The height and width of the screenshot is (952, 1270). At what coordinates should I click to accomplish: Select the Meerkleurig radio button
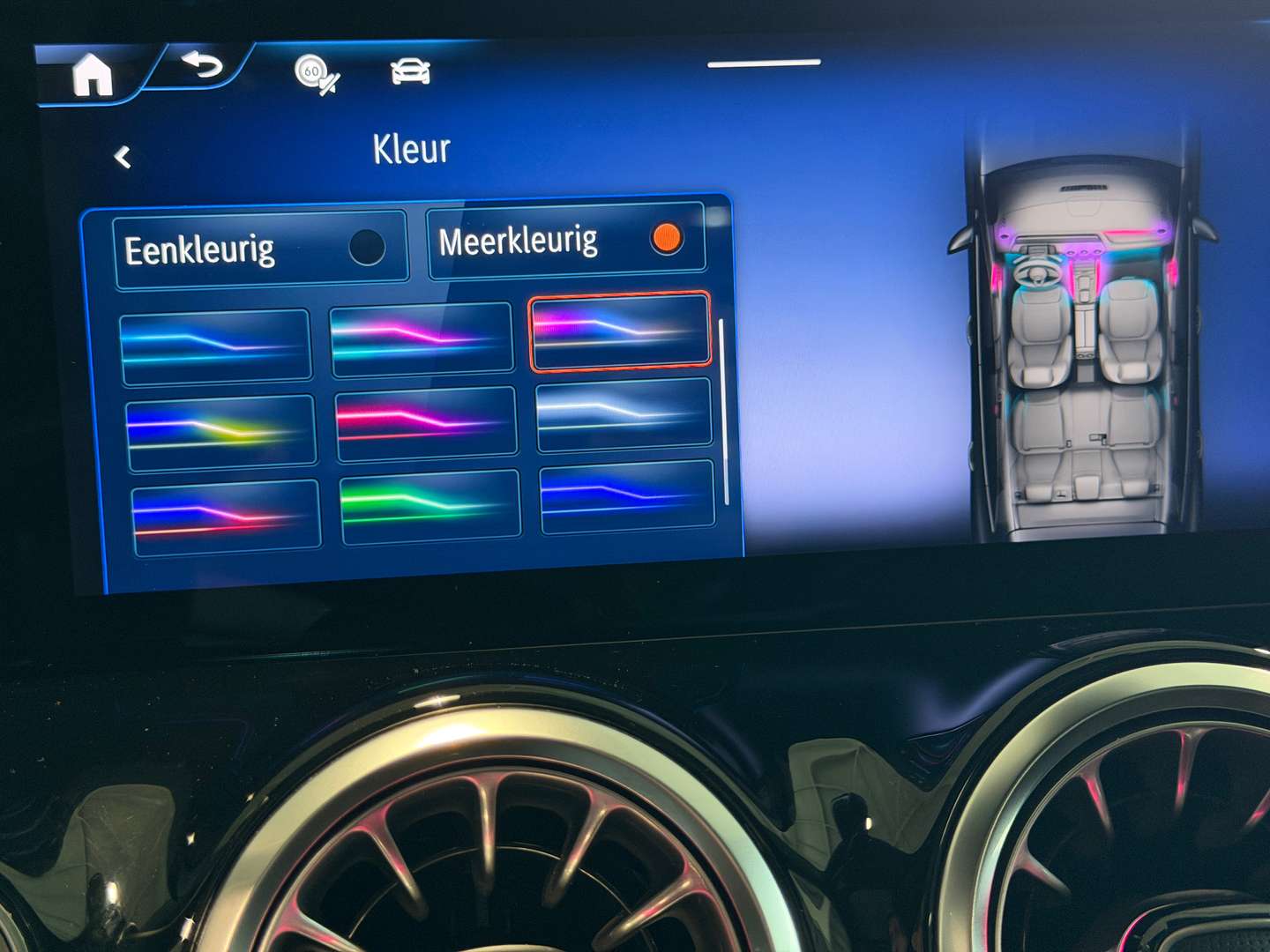click(x=667, y=237)
